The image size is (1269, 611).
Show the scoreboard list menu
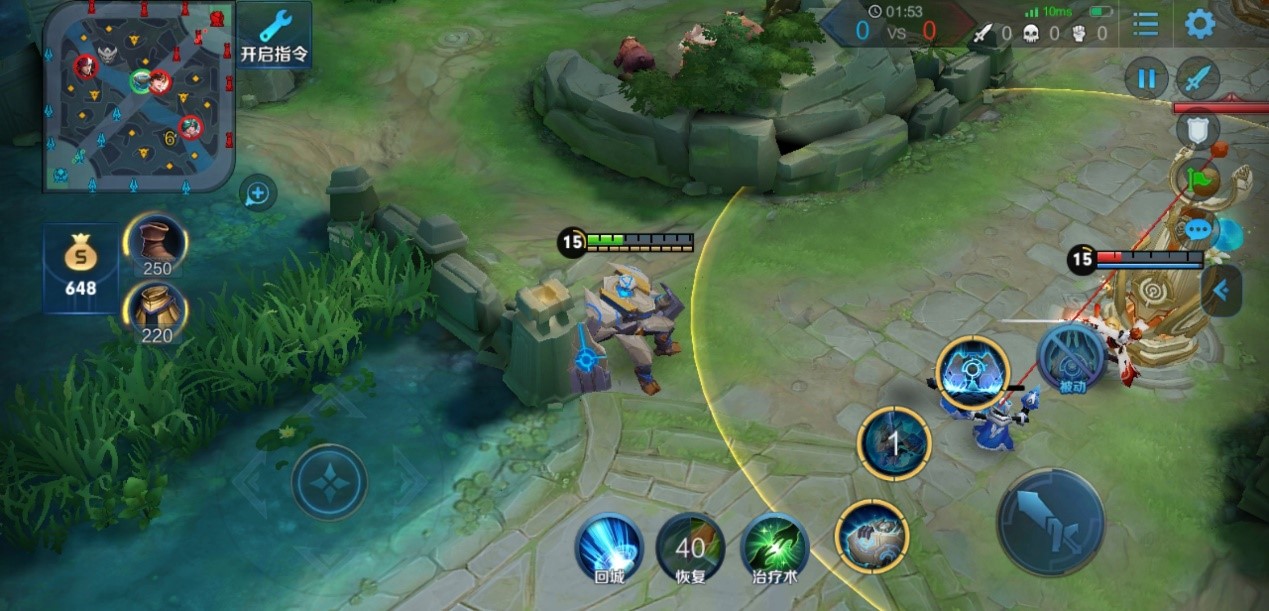1145,24
